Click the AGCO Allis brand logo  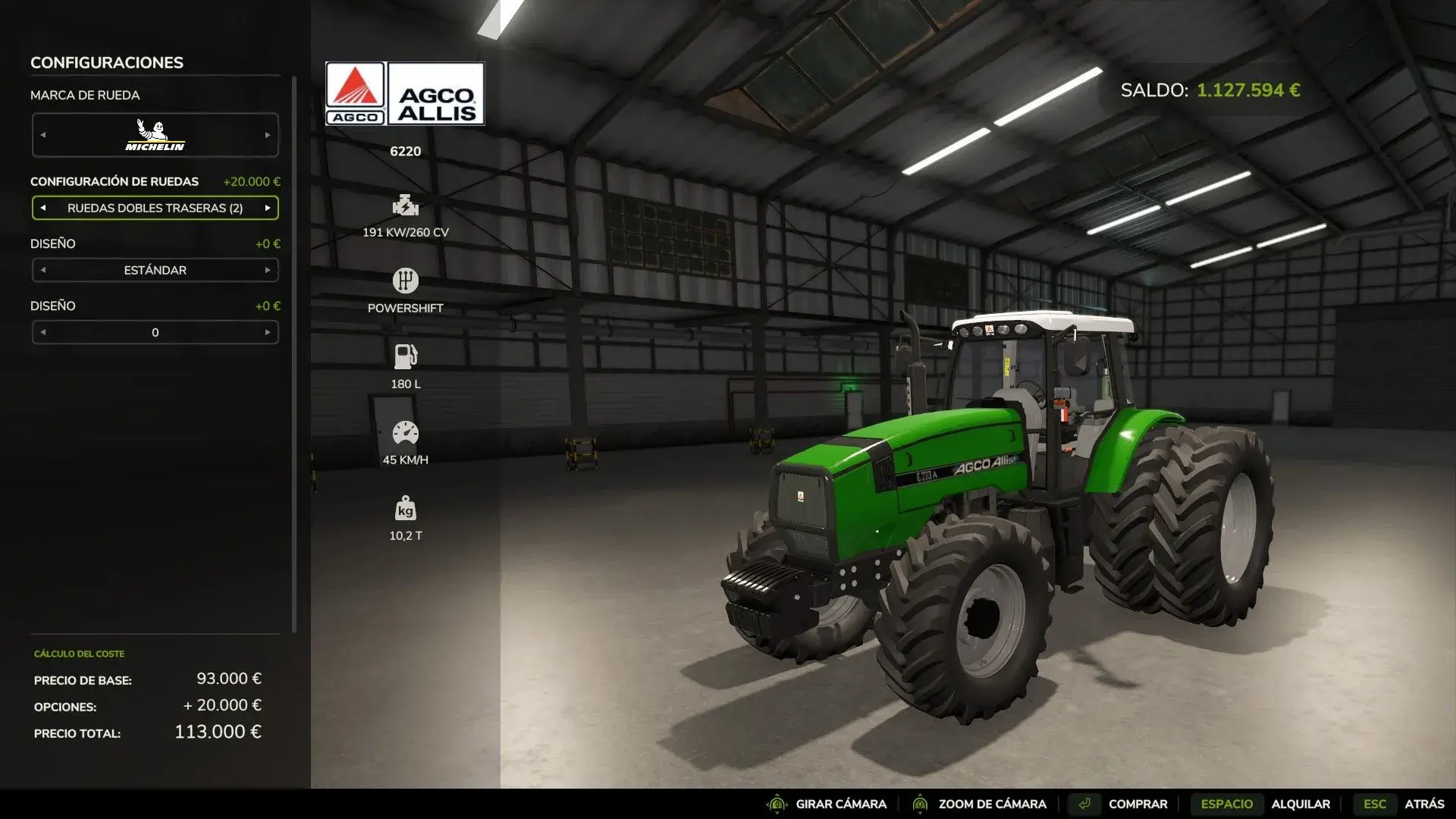point(404,93)
